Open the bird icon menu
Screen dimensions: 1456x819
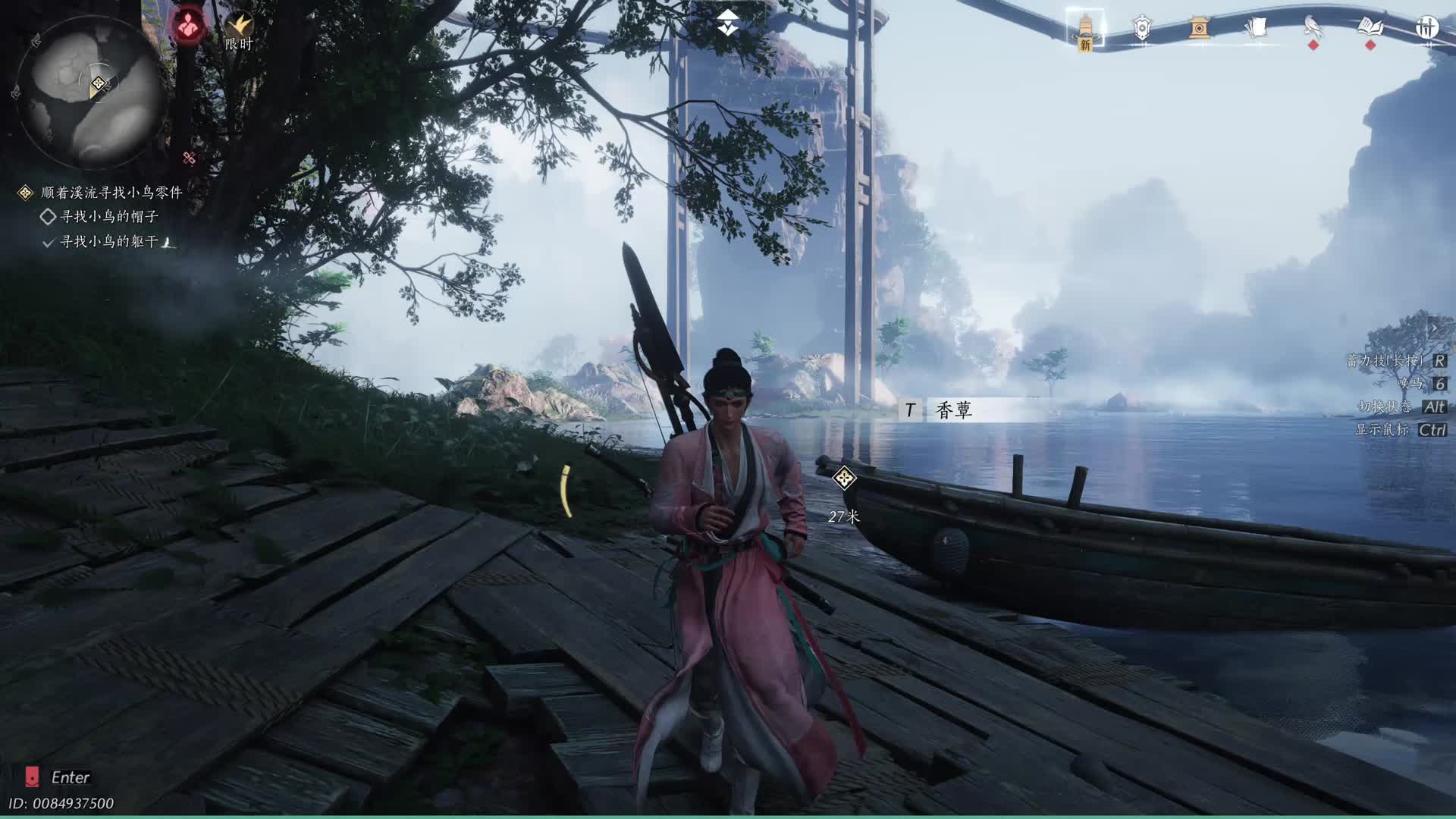(x=1313, y=29)
